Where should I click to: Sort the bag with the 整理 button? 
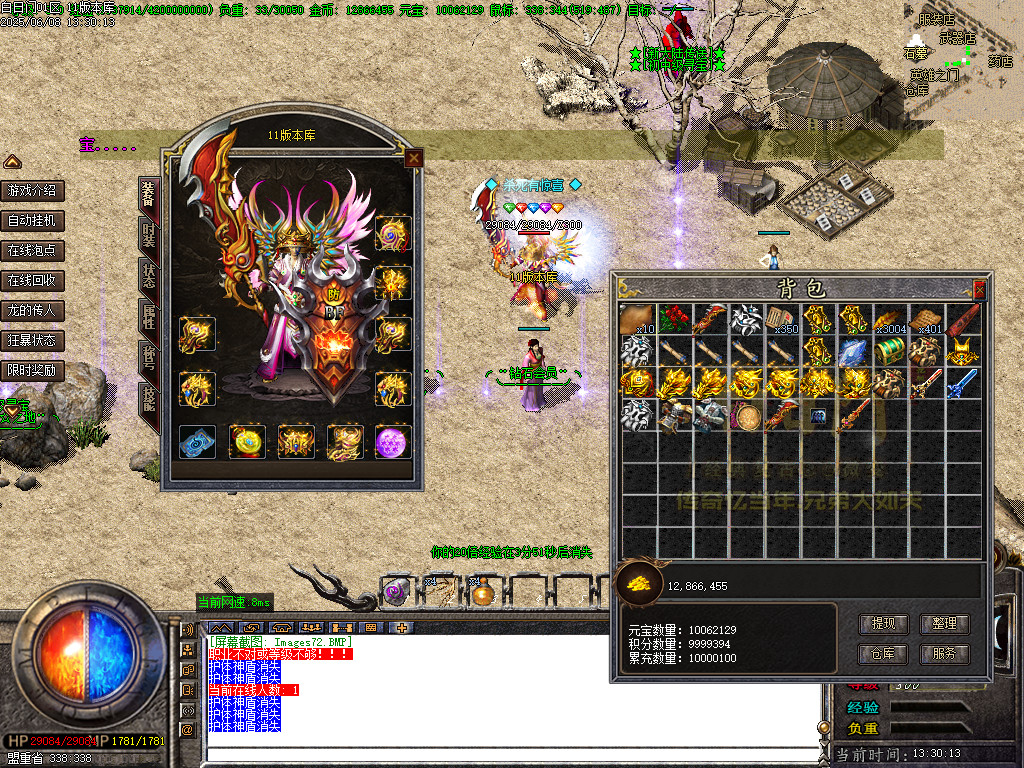click(944, 624)
